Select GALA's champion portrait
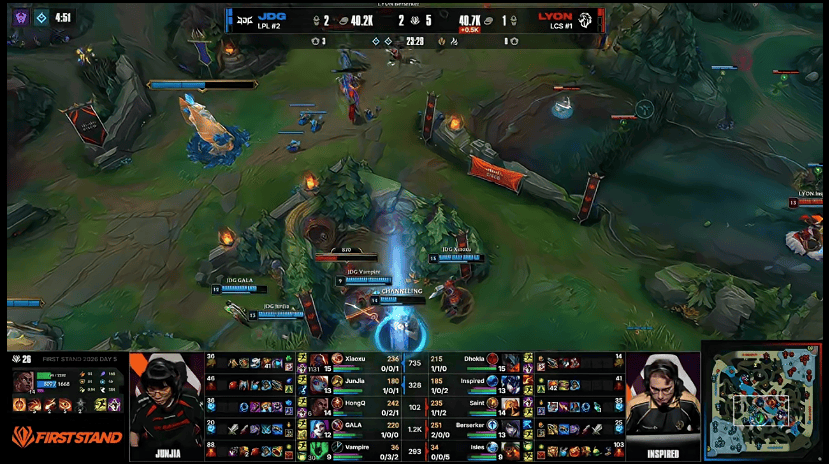The width and height of the screenshot is (829, 464). coord(319,427)
